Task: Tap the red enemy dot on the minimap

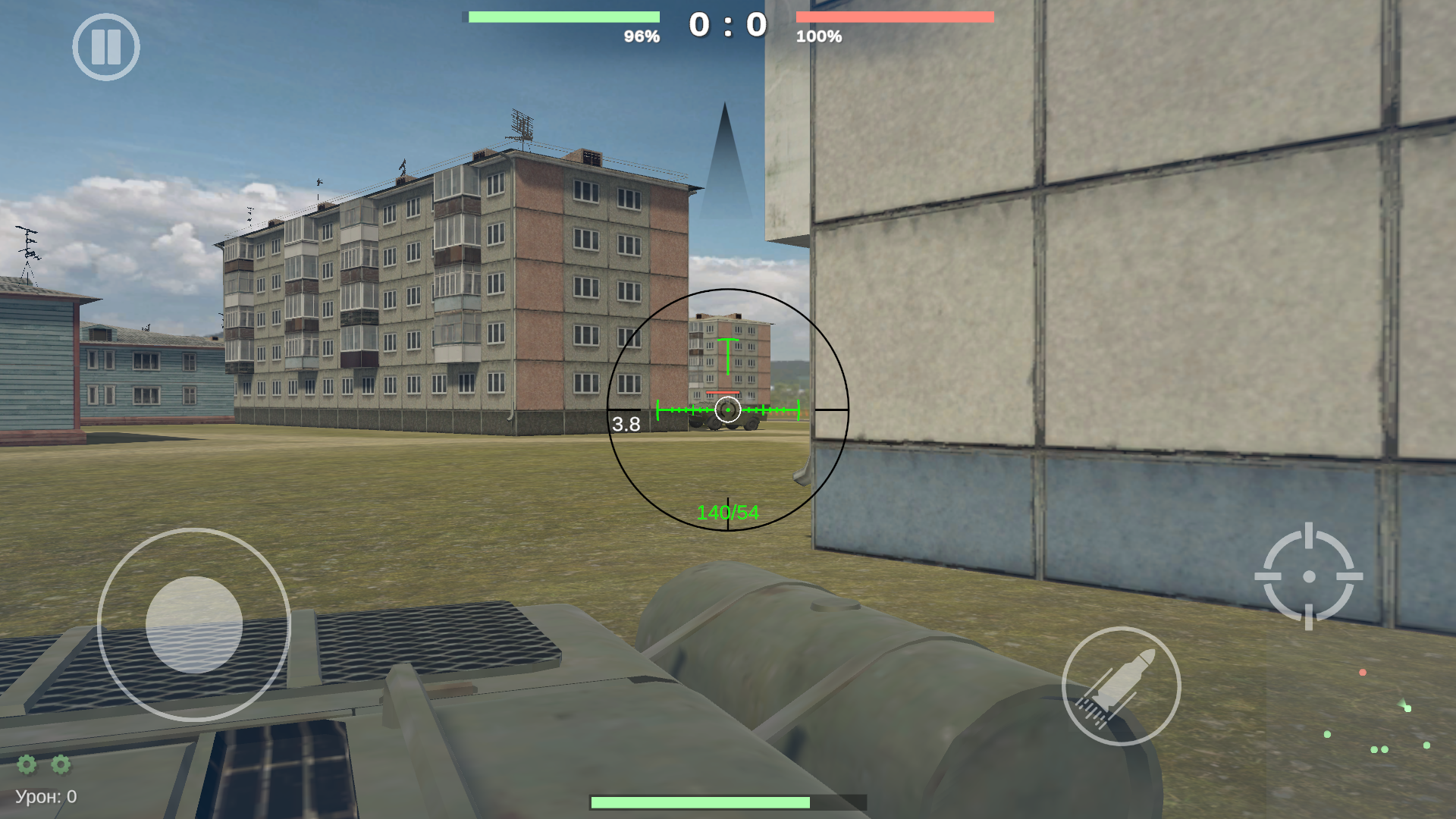Action: click(1362, 673)
